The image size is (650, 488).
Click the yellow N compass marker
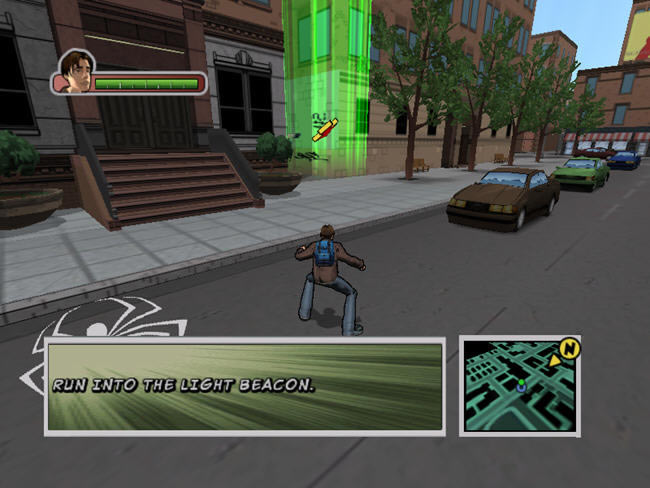coord(569,348)
